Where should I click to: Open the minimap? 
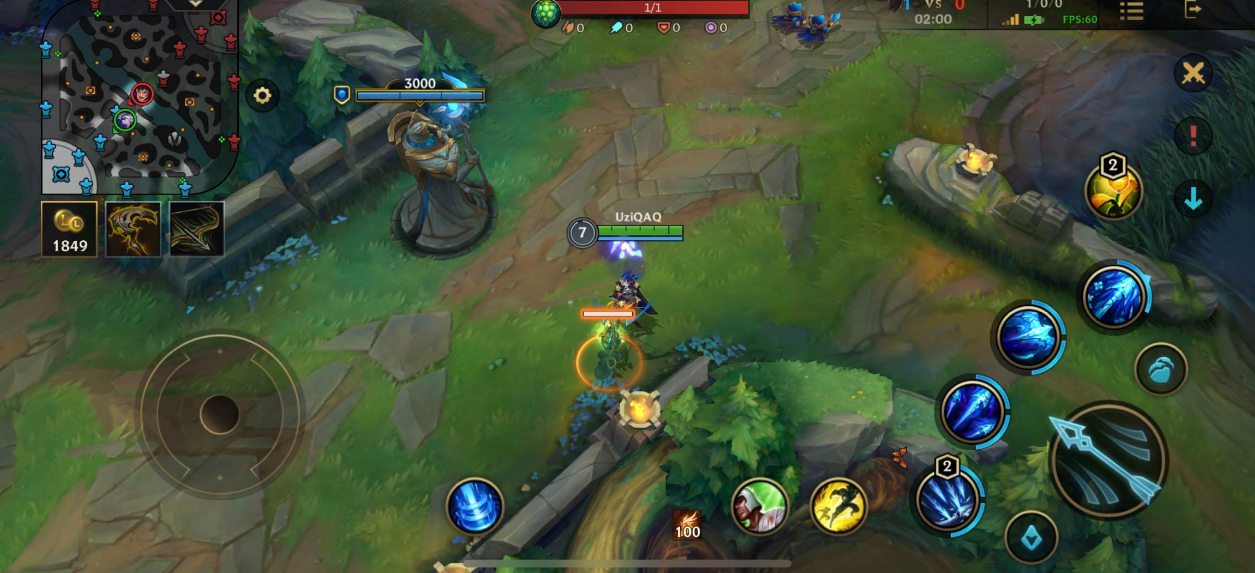pos(139,96)
